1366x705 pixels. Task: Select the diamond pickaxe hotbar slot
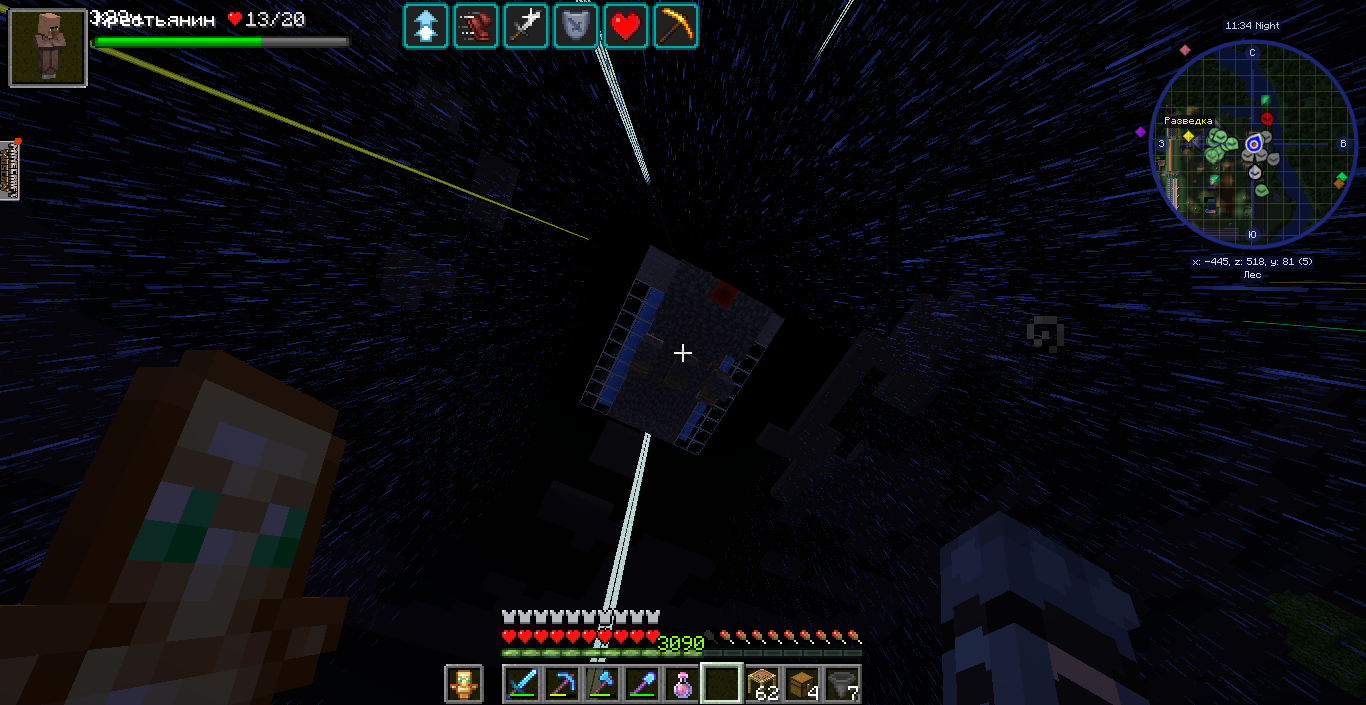point(563,684)
